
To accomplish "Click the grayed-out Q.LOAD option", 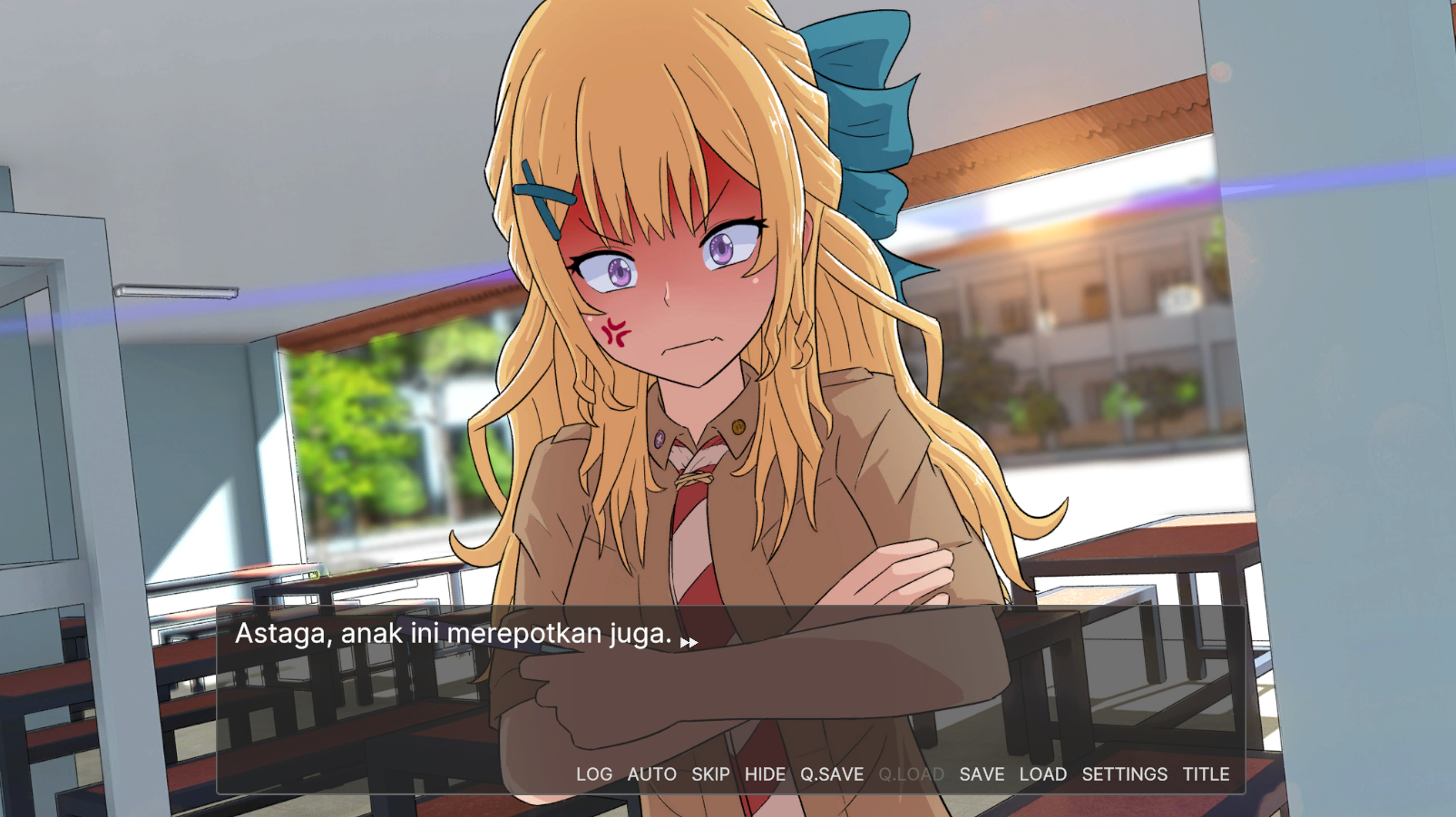I will (911, 774).
